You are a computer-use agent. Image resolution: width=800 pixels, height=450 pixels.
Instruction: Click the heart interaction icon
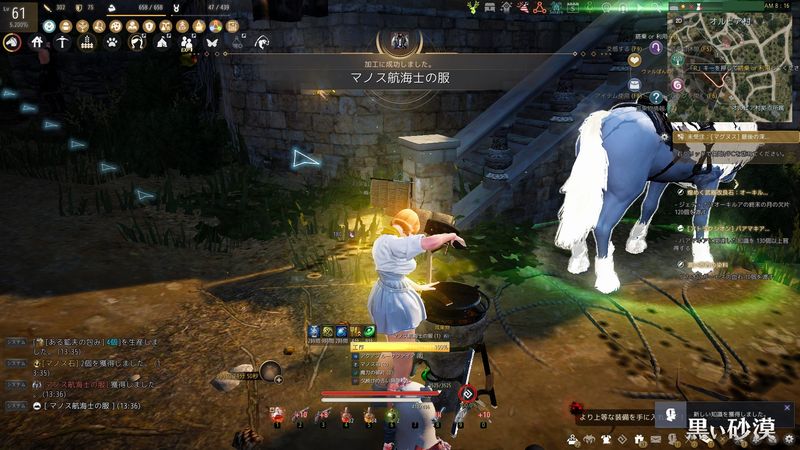pyautogui.click(x=634, y=59)
